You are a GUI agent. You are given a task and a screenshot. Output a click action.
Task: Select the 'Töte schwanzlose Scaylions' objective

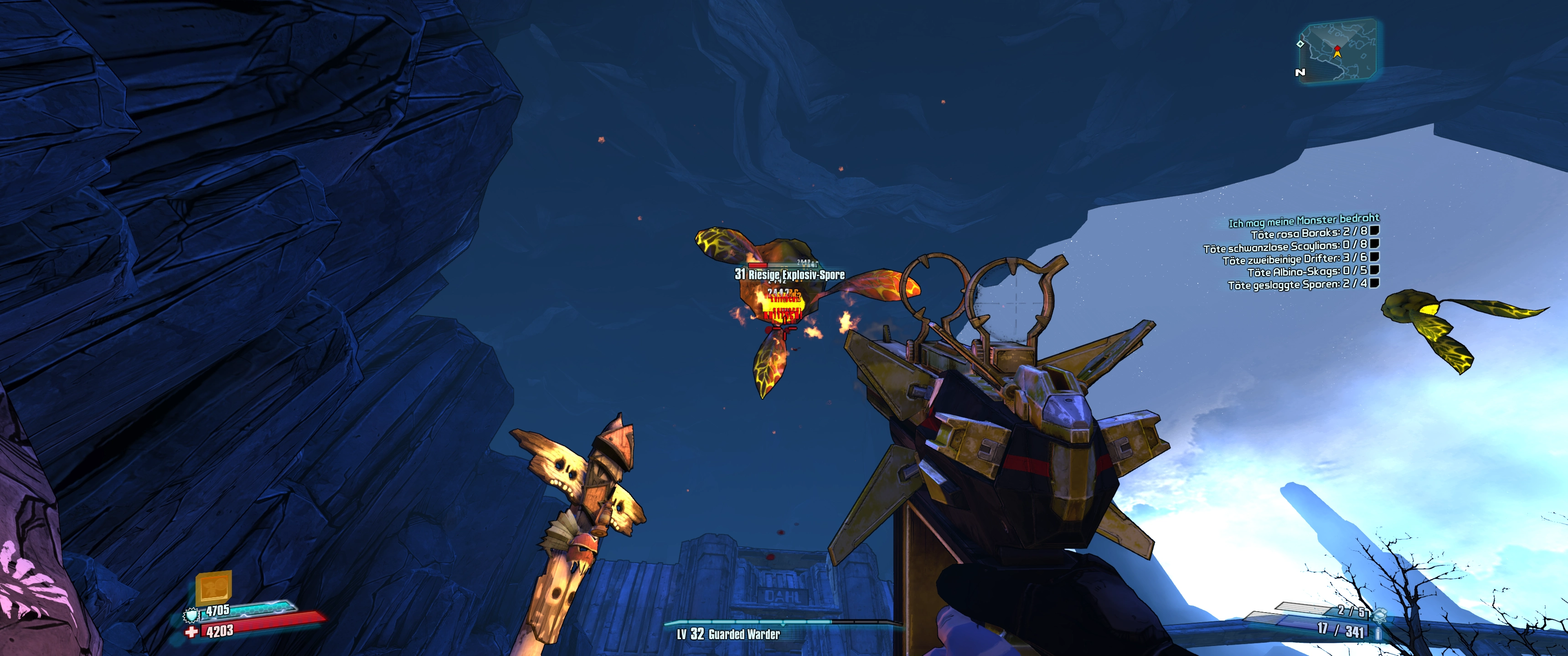[x=1285, y=246]
